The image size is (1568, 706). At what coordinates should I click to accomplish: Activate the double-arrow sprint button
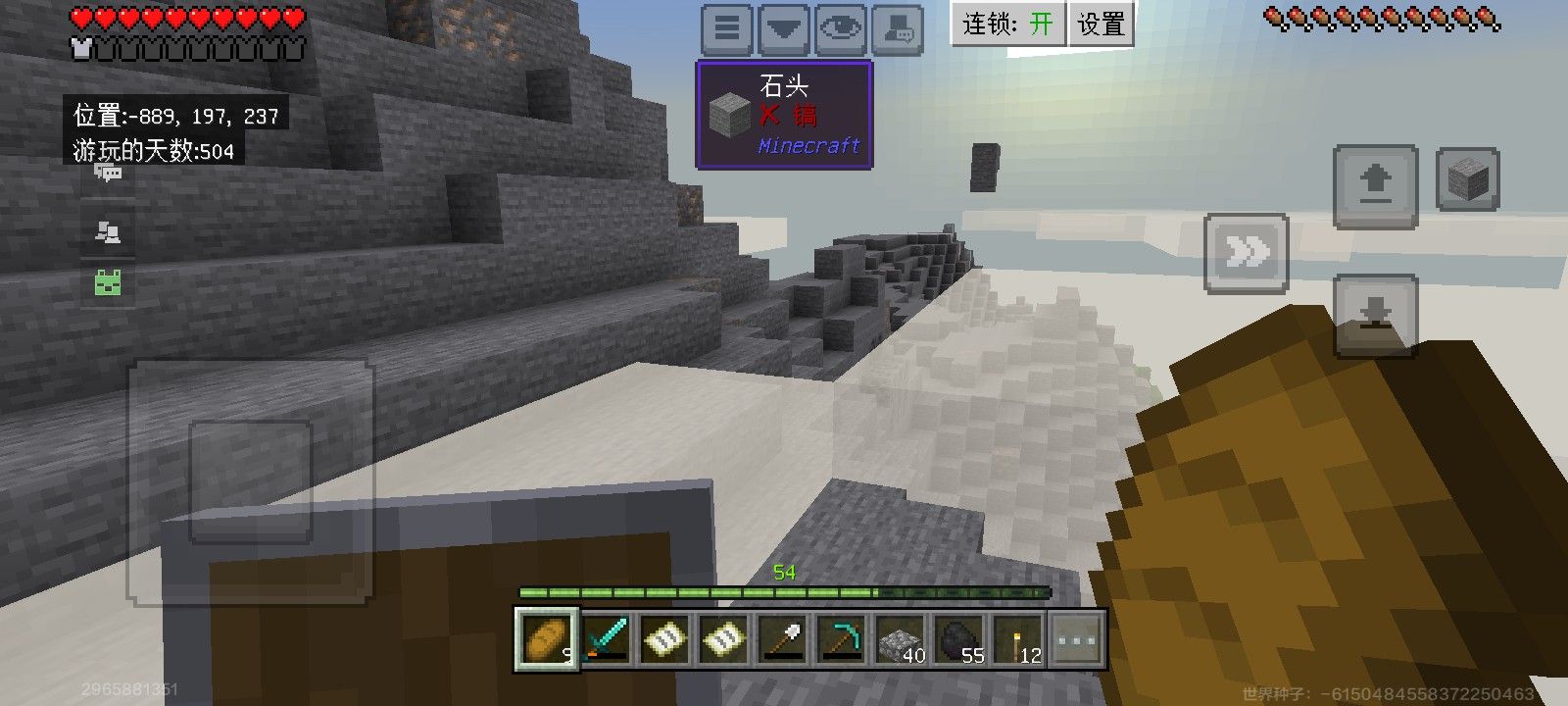coord(1246,253)
